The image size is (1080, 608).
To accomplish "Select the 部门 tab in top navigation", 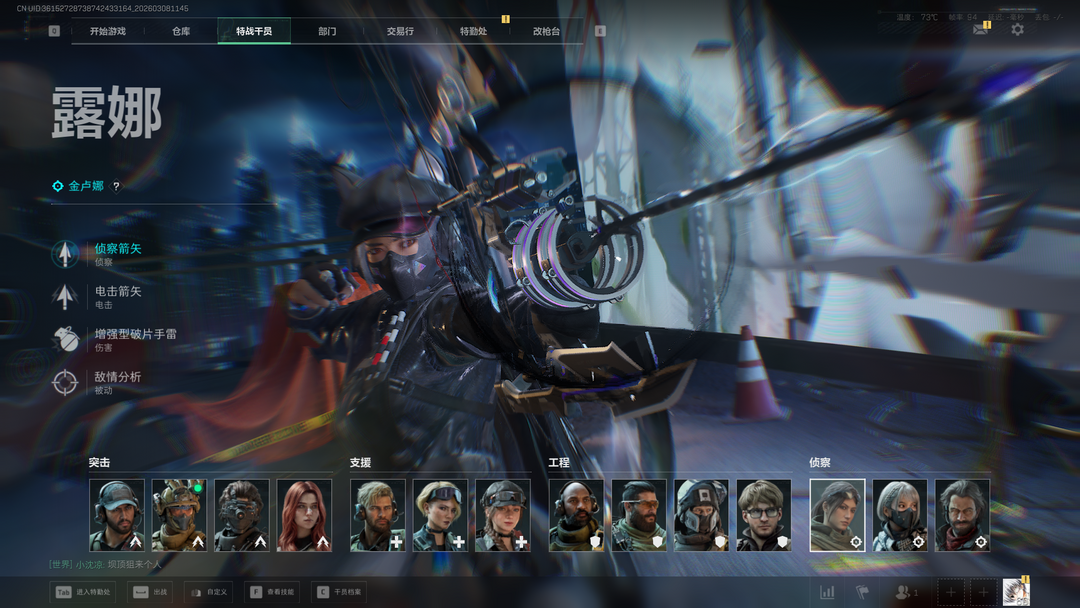I will [327, 31].
